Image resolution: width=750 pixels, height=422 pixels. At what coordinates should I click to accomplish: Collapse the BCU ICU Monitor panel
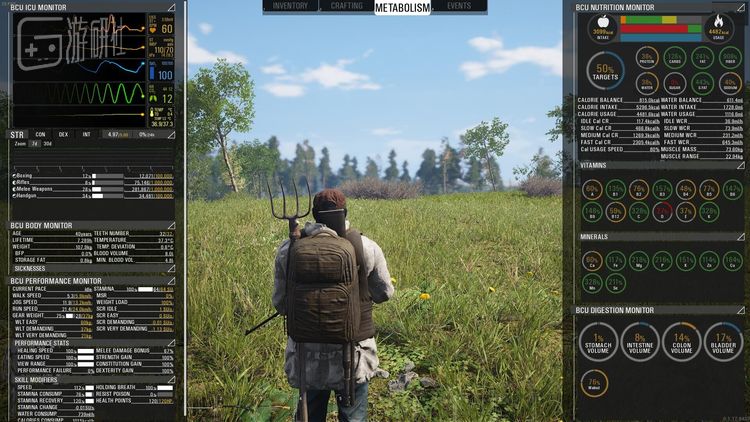click(x=171, y=7)
